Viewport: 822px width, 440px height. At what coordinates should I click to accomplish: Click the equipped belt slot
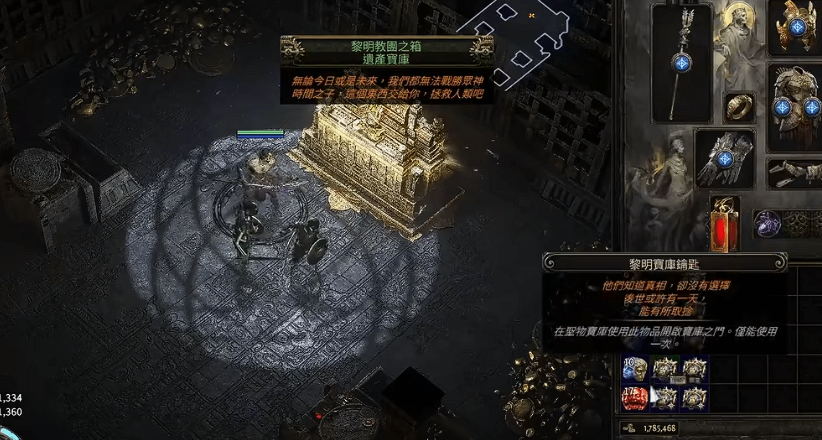coord(795,172)
